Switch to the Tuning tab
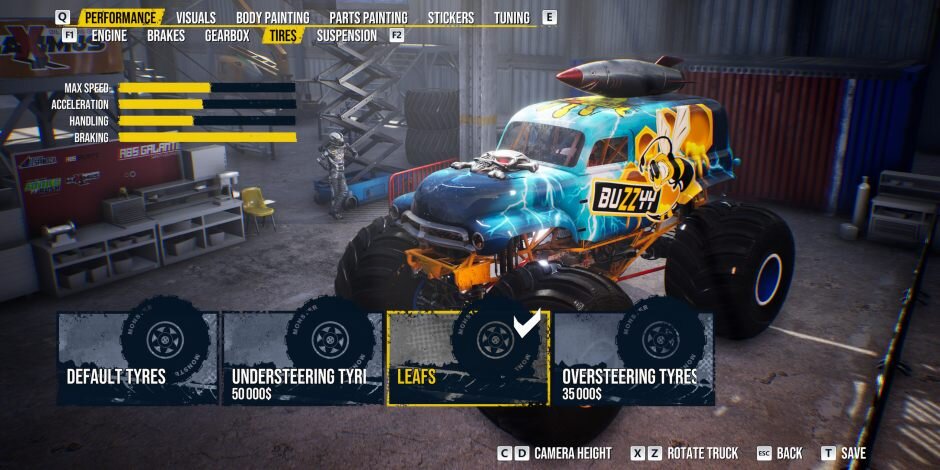The image size is (940, 470). [511, 18]
